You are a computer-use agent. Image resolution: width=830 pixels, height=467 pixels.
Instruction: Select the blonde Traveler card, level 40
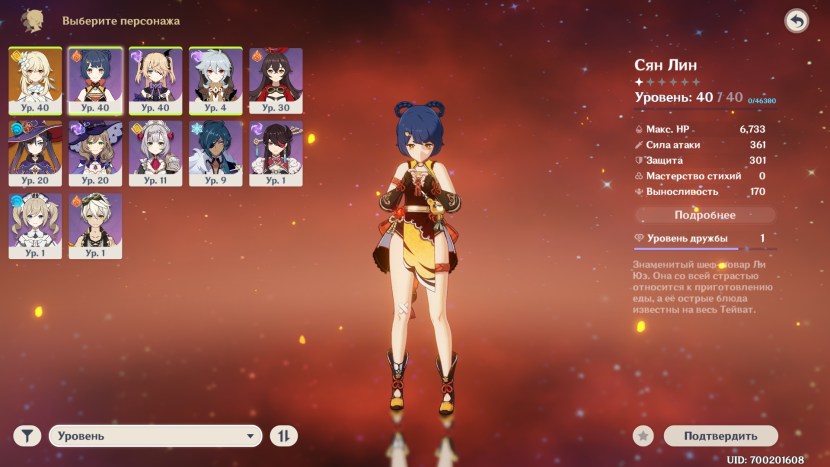(x=35, y=78)
